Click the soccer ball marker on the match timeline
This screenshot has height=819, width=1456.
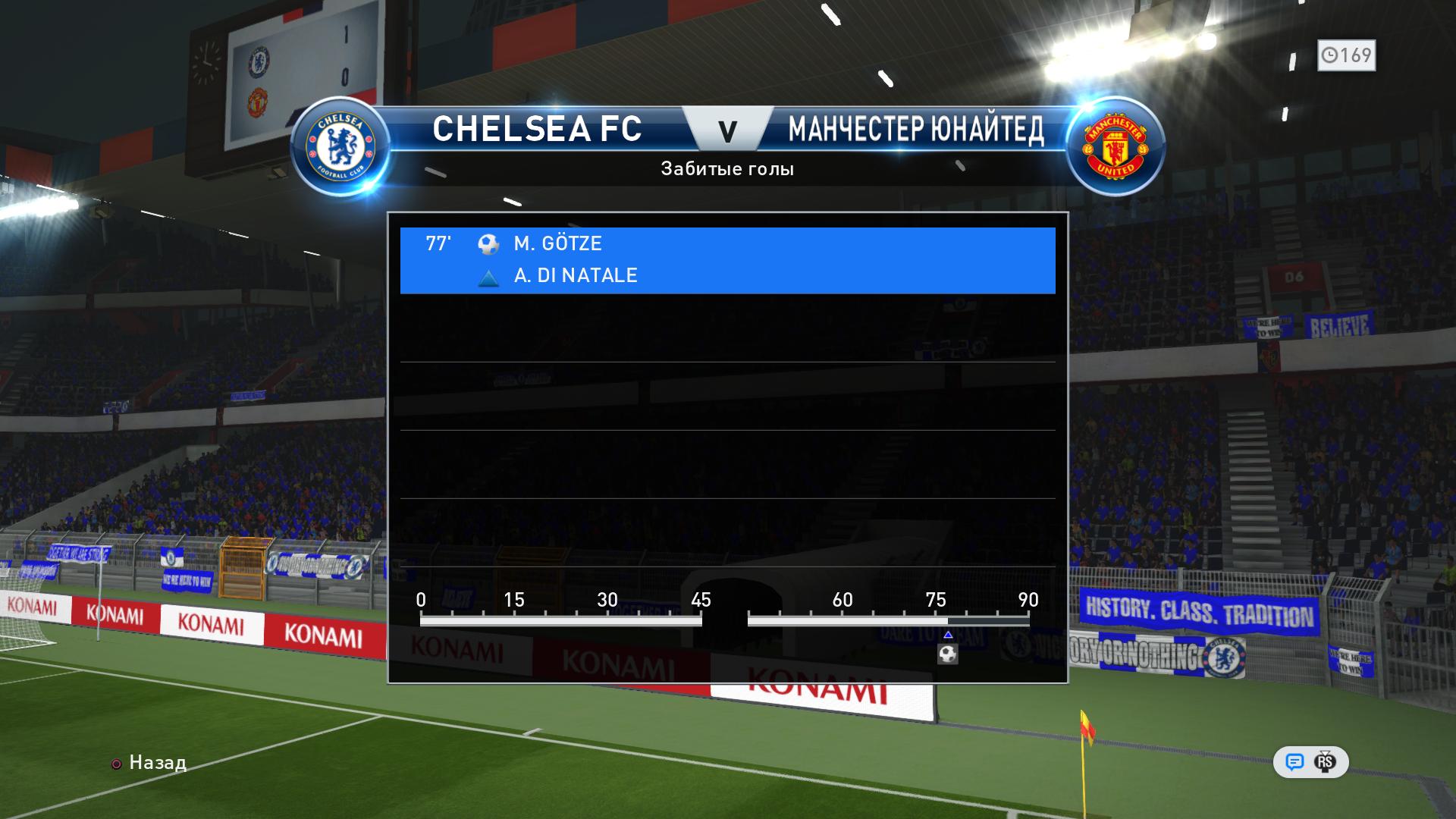(x=948, y=654)
